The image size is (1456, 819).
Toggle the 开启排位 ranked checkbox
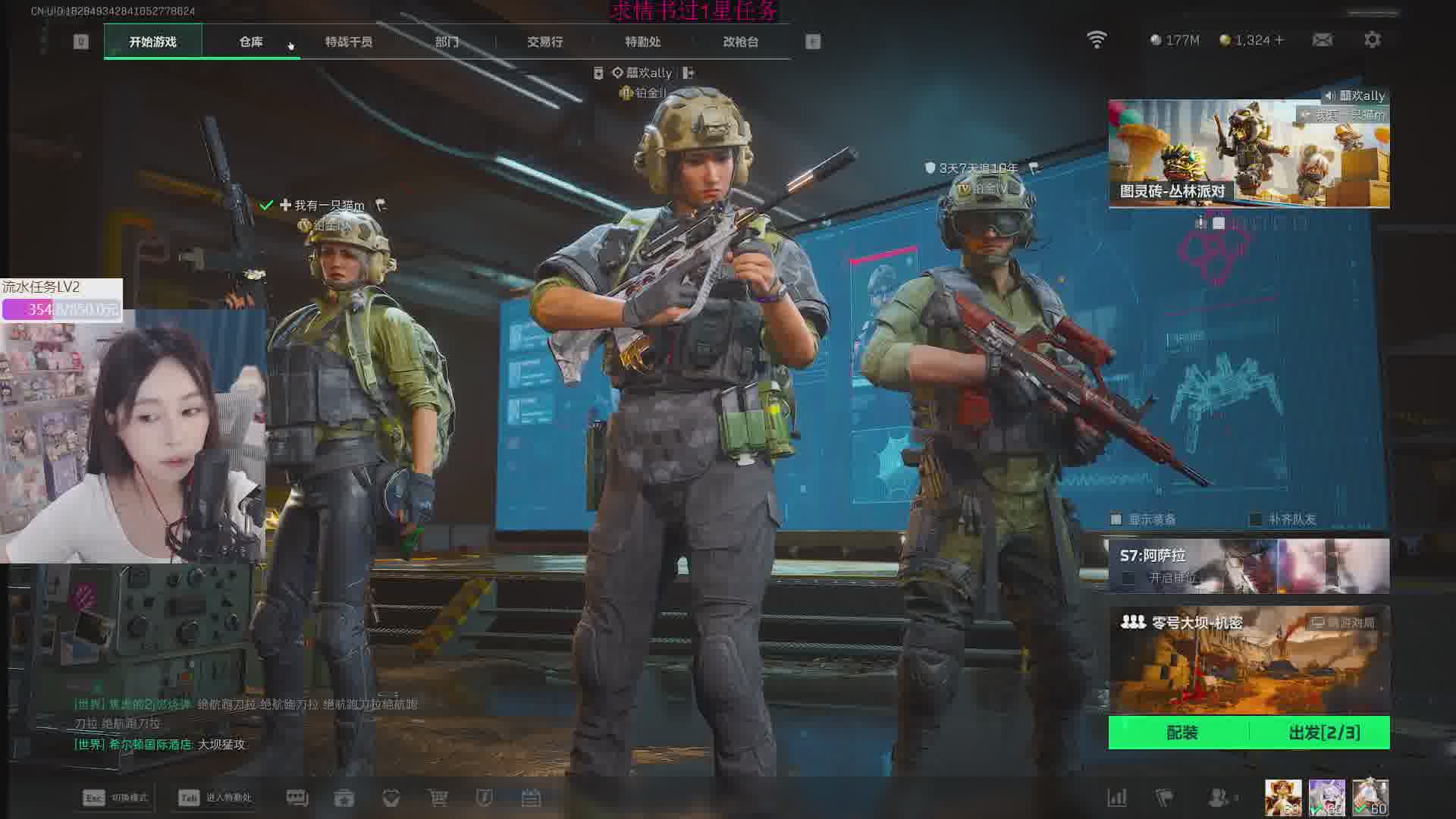[x=1128, y=579]
